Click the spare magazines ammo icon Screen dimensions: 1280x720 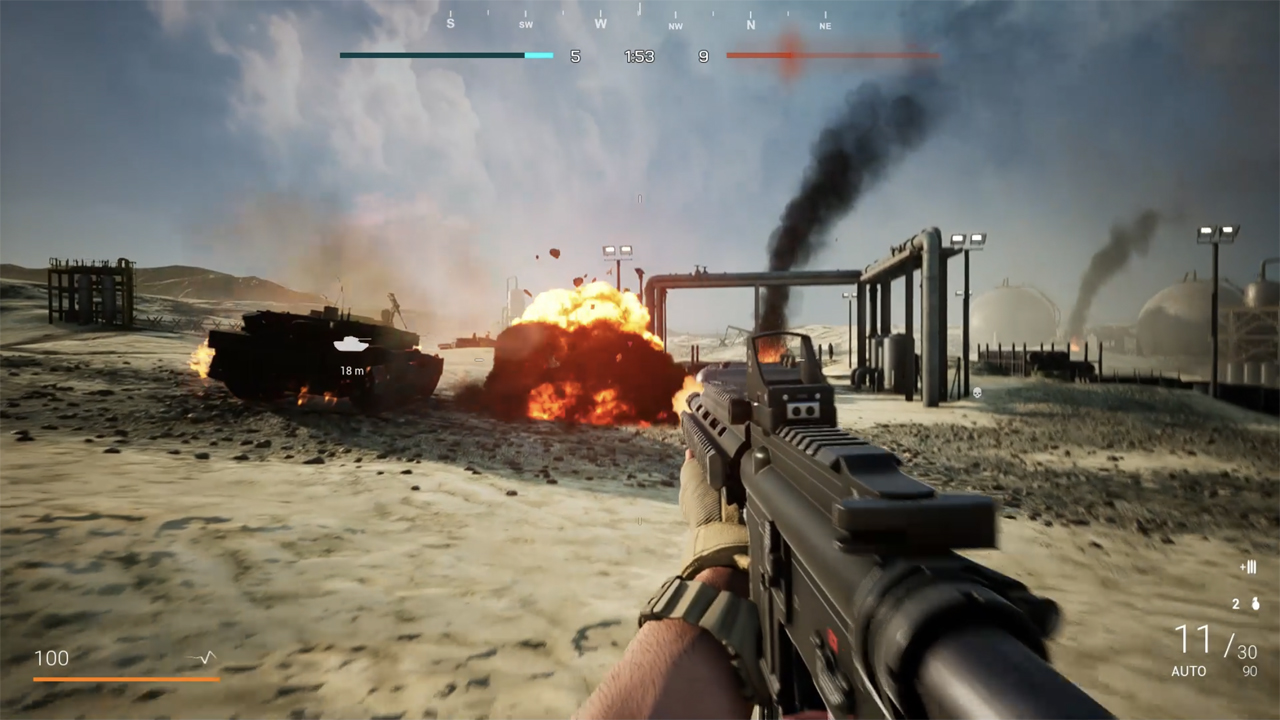[x=1248, y=566]
